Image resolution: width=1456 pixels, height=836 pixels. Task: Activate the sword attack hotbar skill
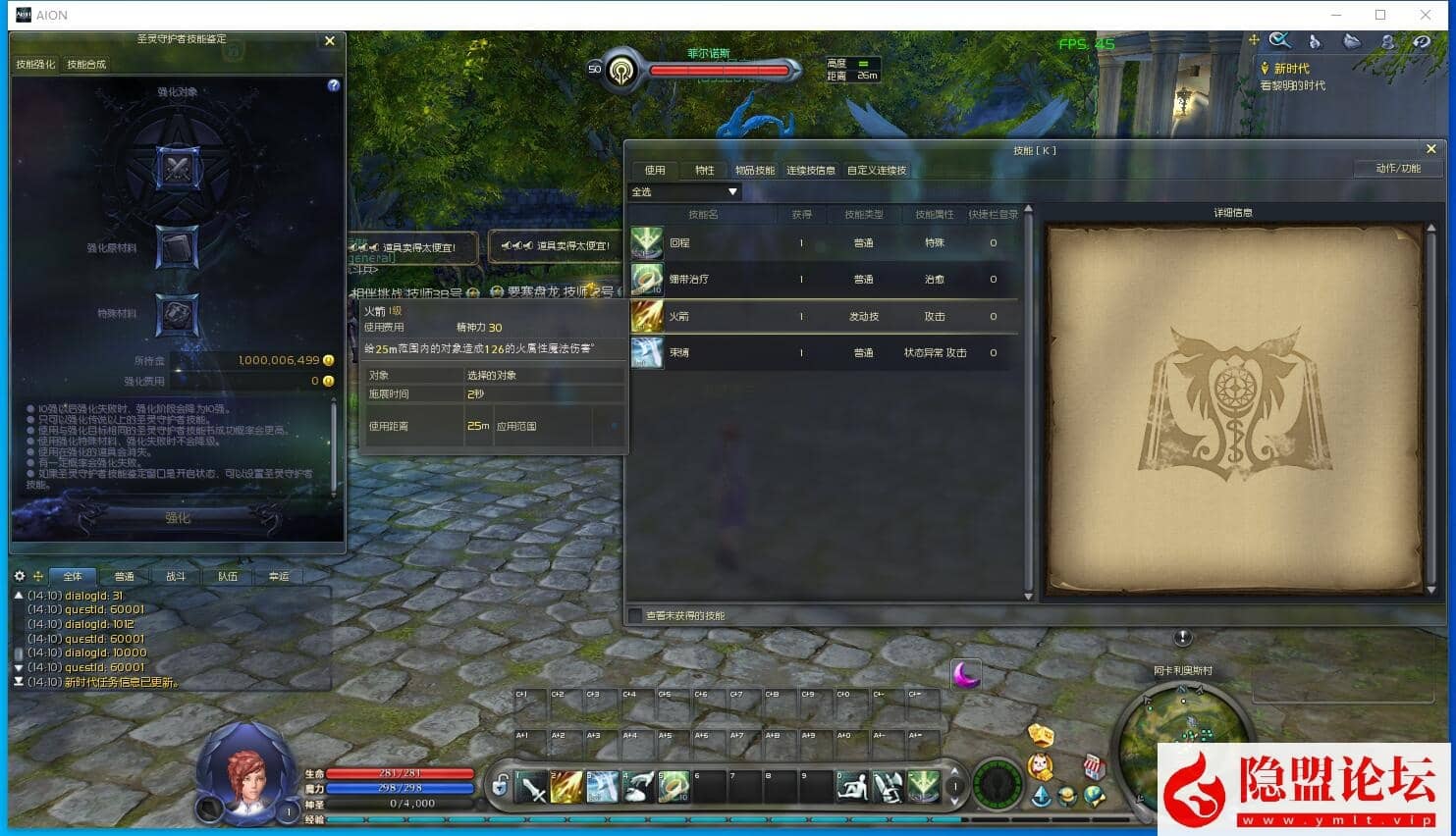[532, 787]
